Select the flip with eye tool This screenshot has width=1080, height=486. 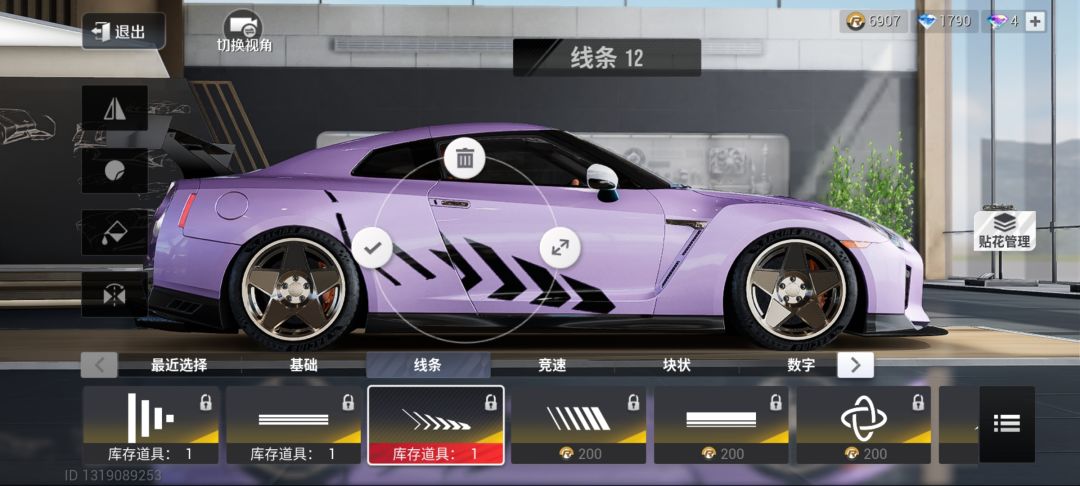pyautogui.click(x=115, y=294)
